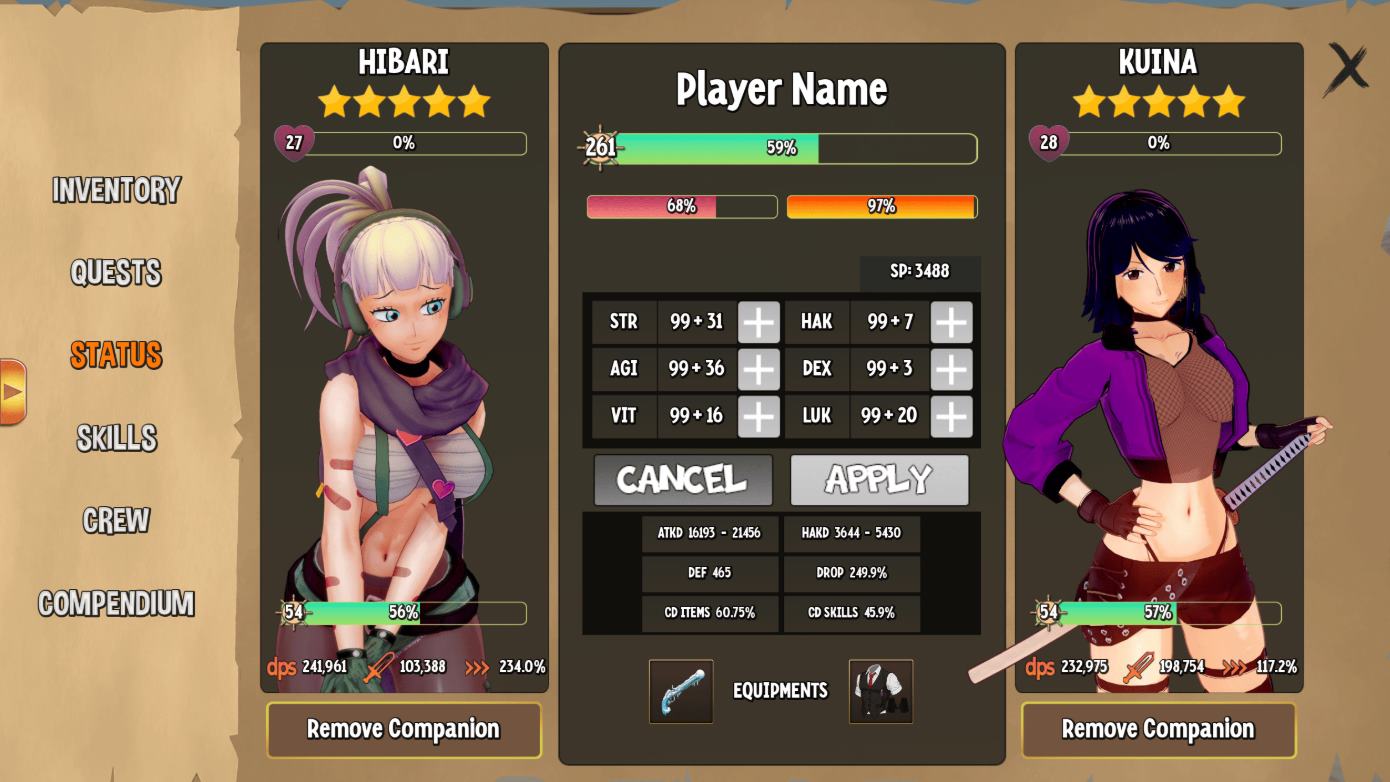Increase STR with its plus button

(x=757, y=321)
